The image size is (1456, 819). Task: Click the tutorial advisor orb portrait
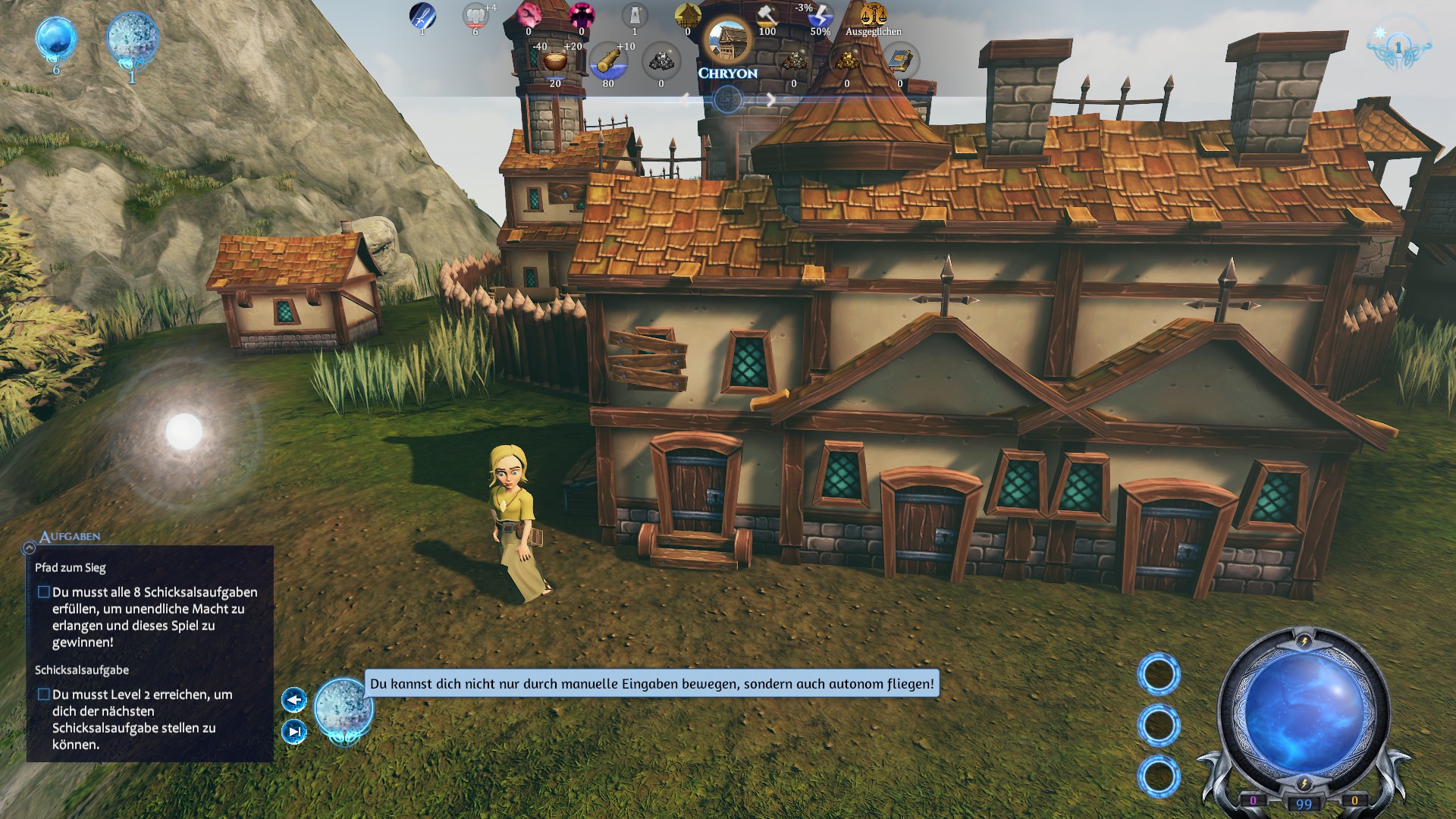point(344,708)
